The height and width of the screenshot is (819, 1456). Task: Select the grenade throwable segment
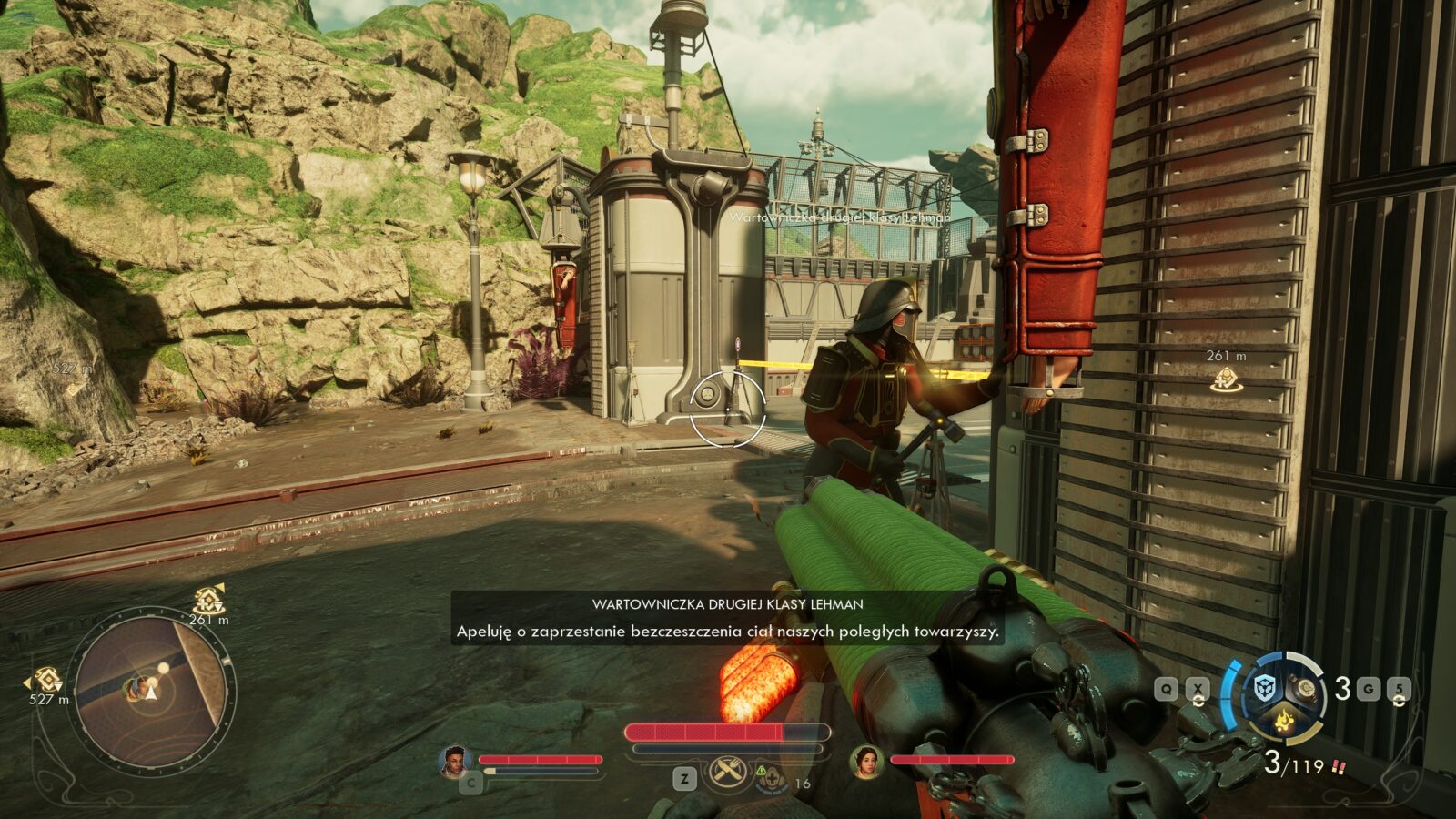coord(1308,688)
